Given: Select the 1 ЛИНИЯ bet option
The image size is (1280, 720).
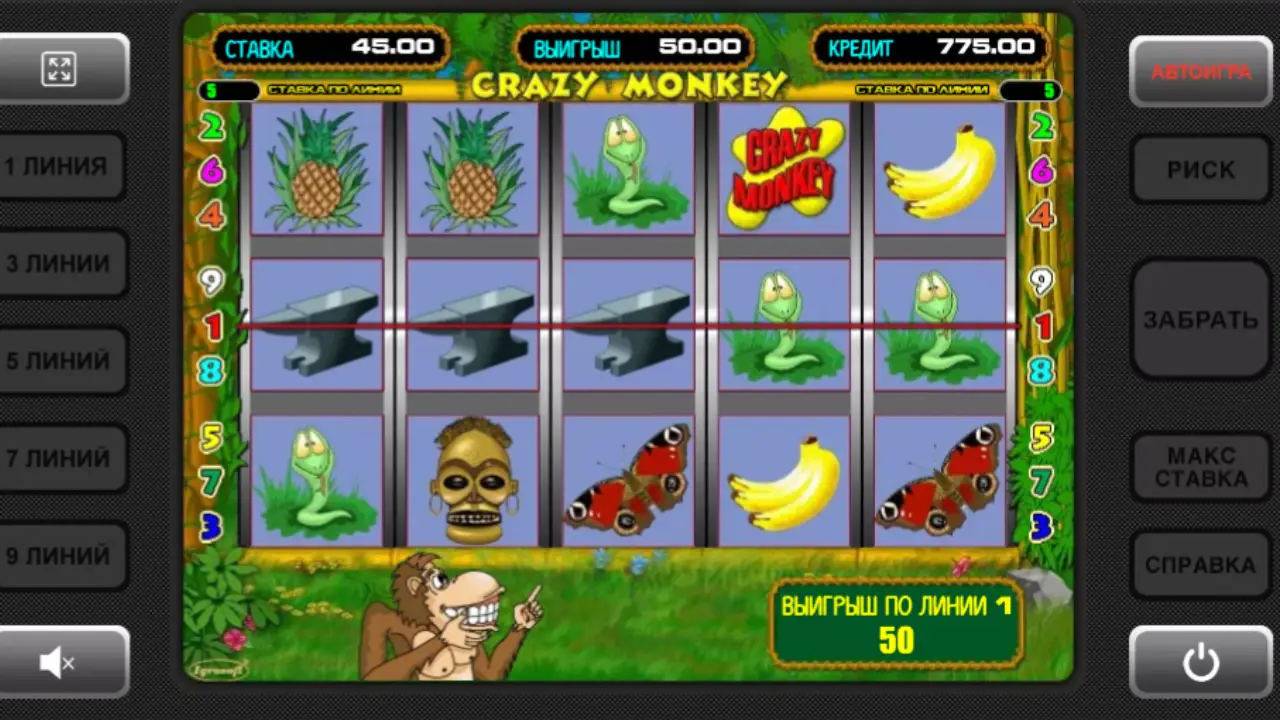Looking at the screenshot, I should [64, 166].
